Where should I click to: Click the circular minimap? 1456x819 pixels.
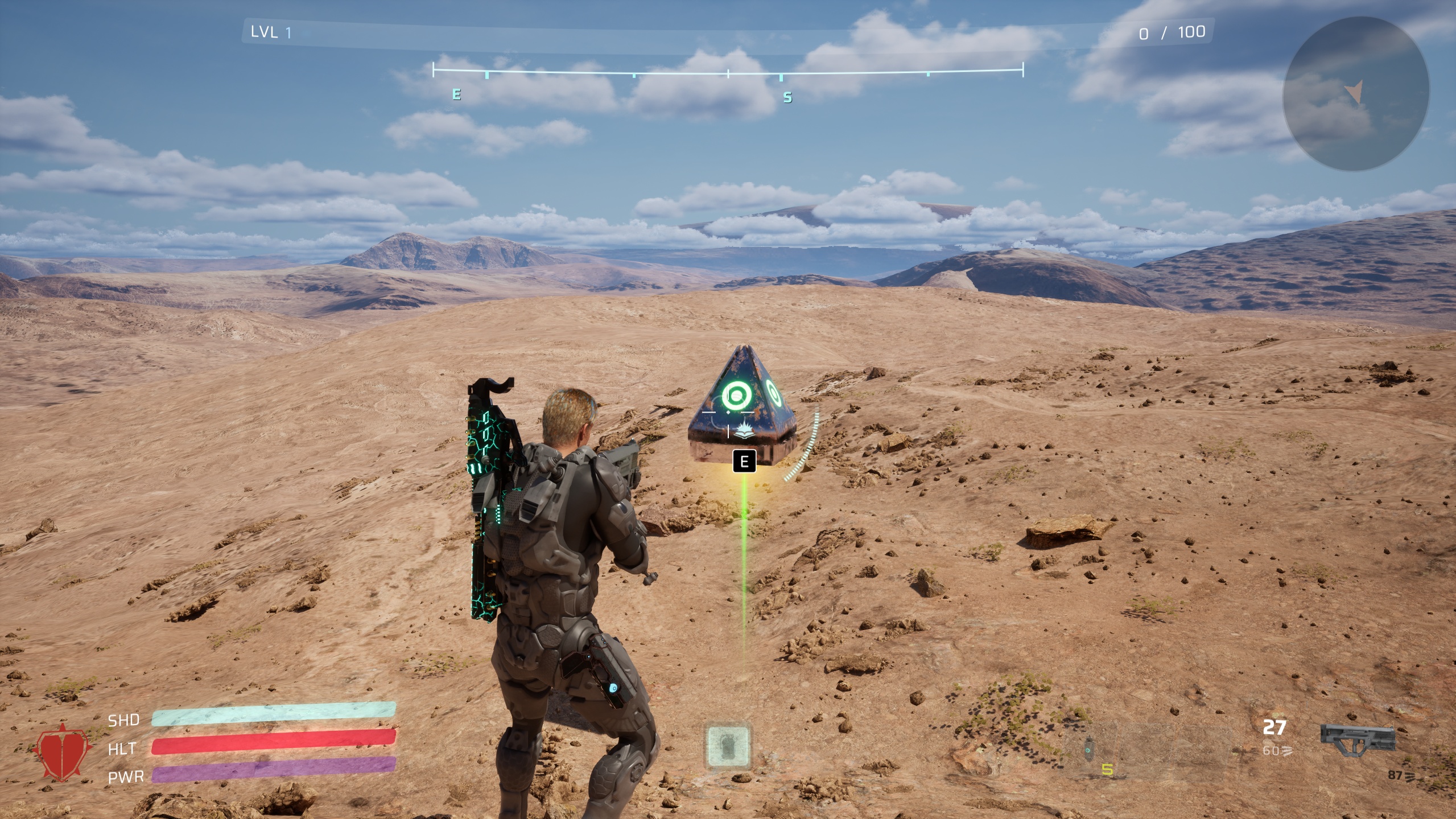[x=1355, y=94]
